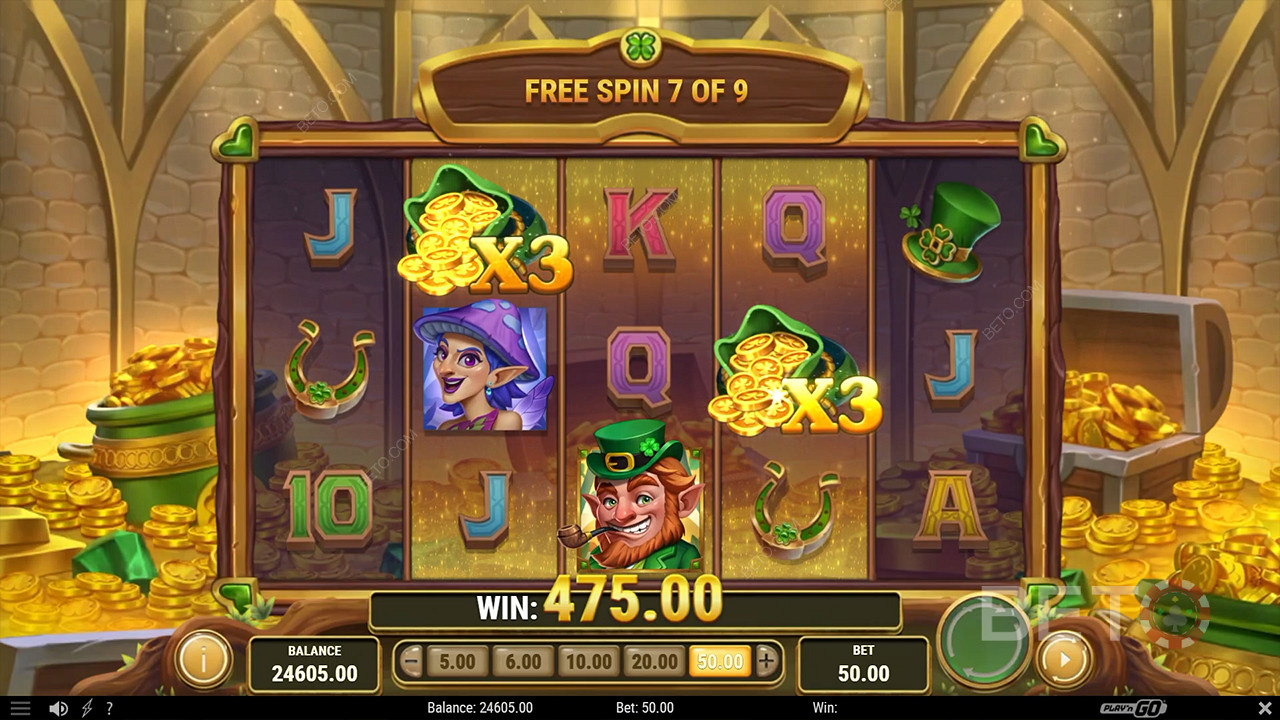Increase the bet with the plus button
Screen dimensions: 1280x720
pos(767,660)
